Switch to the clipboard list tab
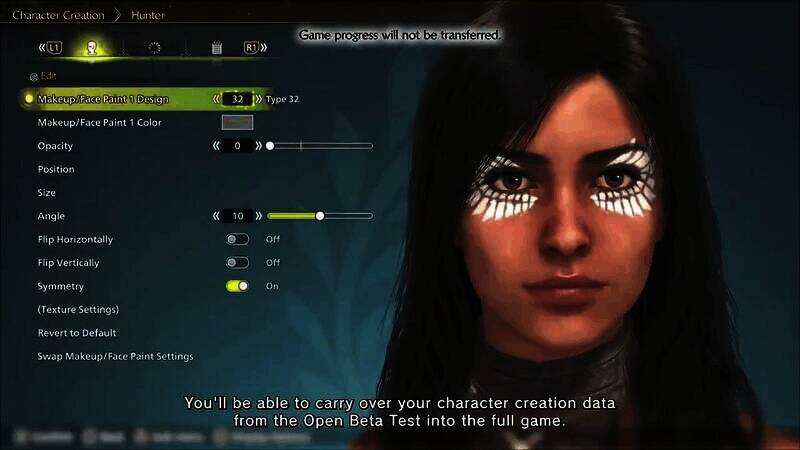 tap(216, 47)
